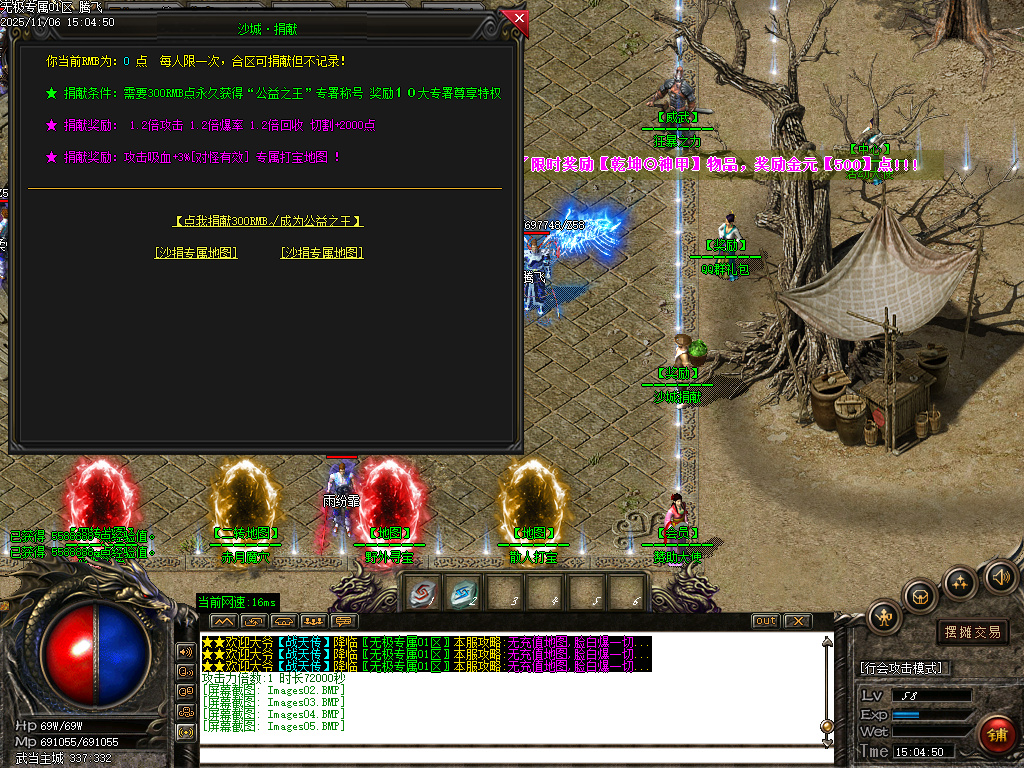1024x768 pixels.
Task: Use the blue swirl item in hotbar slot 2
Action: (x=463, y=592)
